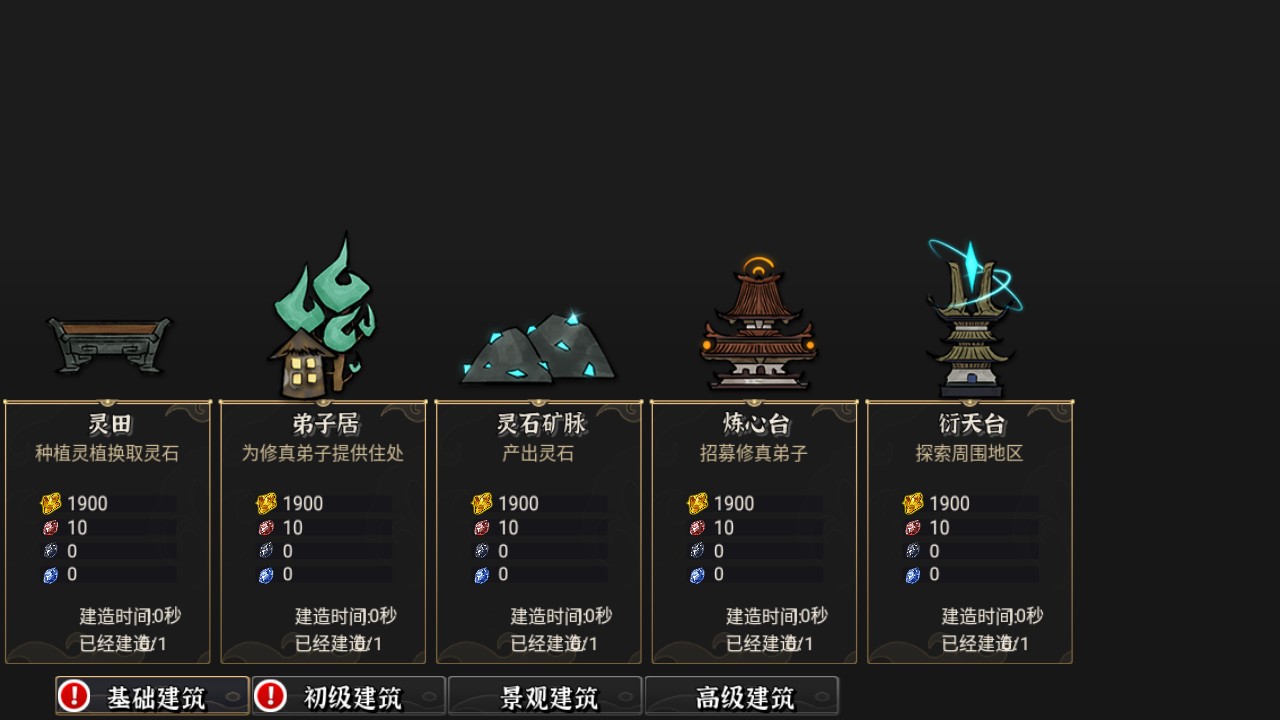Click the red spirit stone icon on 弟子居 card
1280x720 pixels.
[x=266, y=528]
